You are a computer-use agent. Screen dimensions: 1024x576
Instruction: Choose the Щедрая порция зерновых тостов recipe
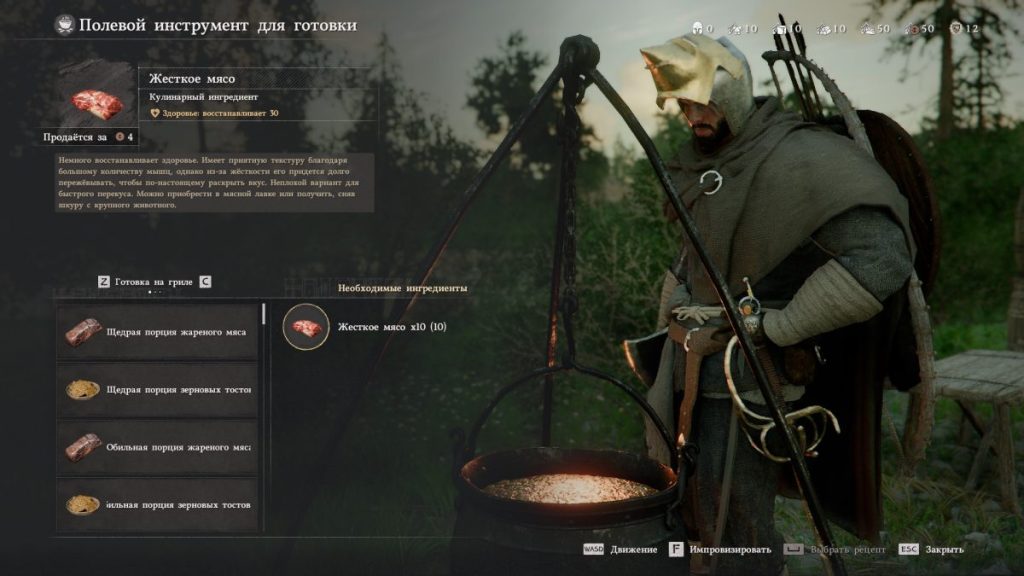[158, 389]
